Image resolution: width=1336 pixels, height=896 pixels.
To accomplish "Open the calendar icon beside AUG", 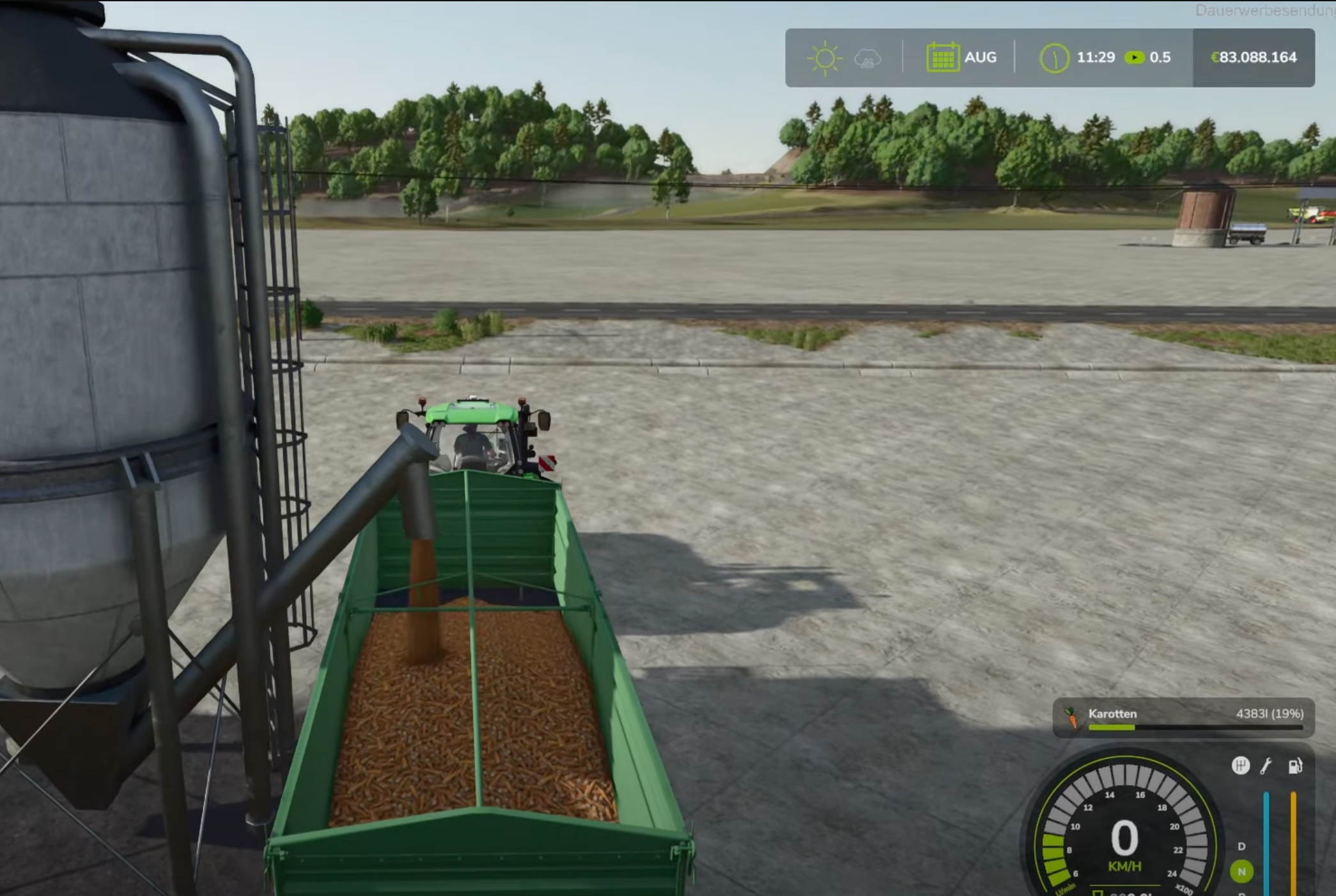I will point(942,58).
